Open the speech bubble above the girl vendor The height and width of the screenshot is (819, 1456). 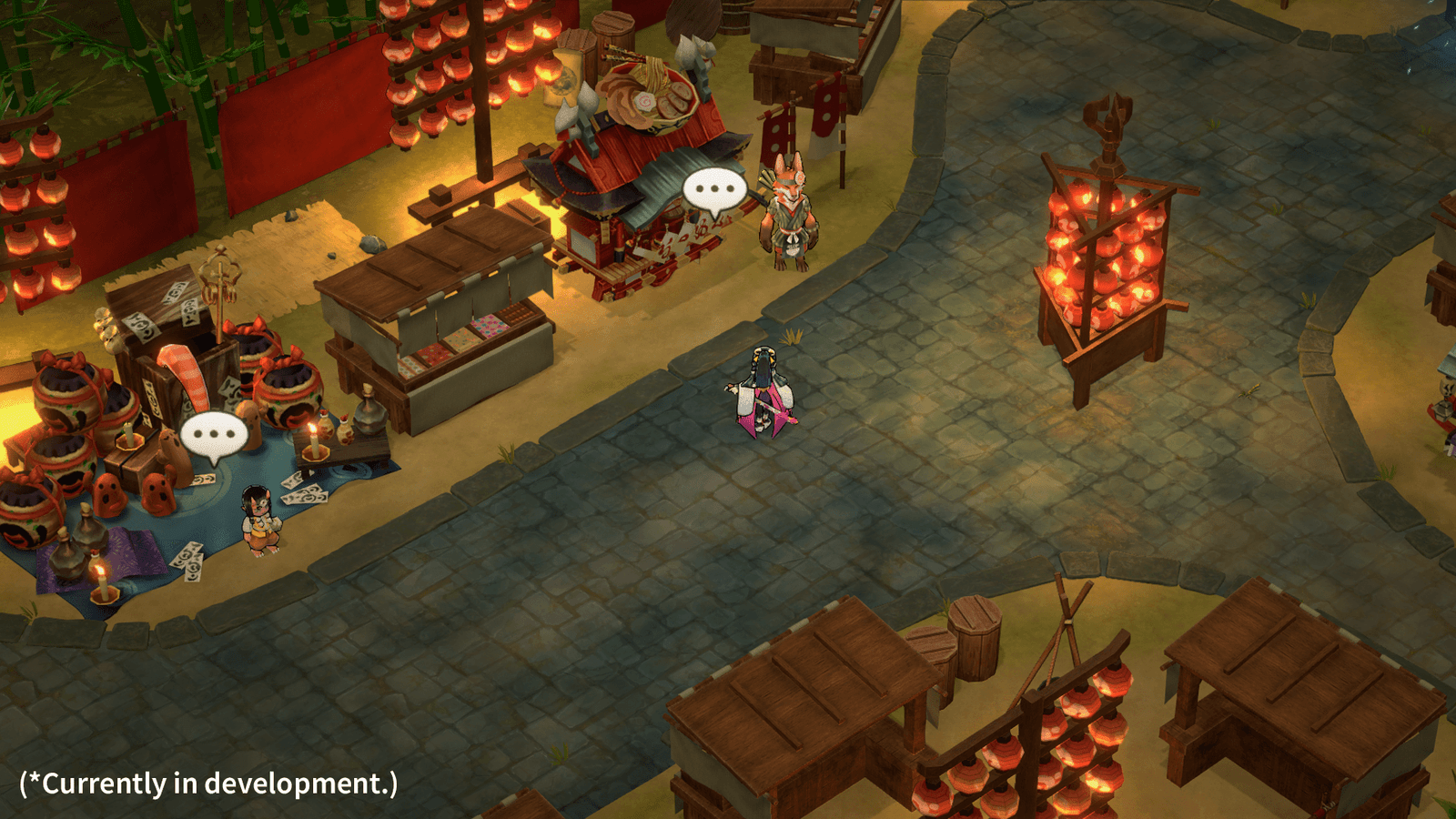coord(214,435)
